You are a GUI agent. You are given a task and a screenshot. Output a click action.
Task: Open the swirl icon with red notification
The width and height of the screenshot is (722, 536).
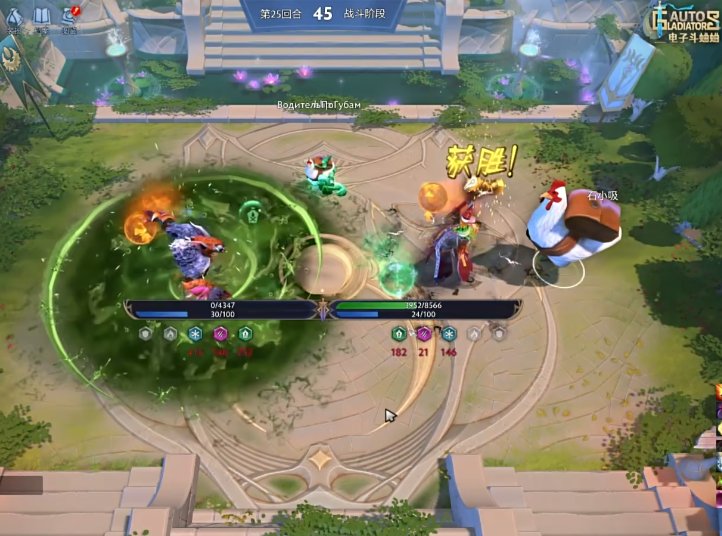click(x=69, y=15)
